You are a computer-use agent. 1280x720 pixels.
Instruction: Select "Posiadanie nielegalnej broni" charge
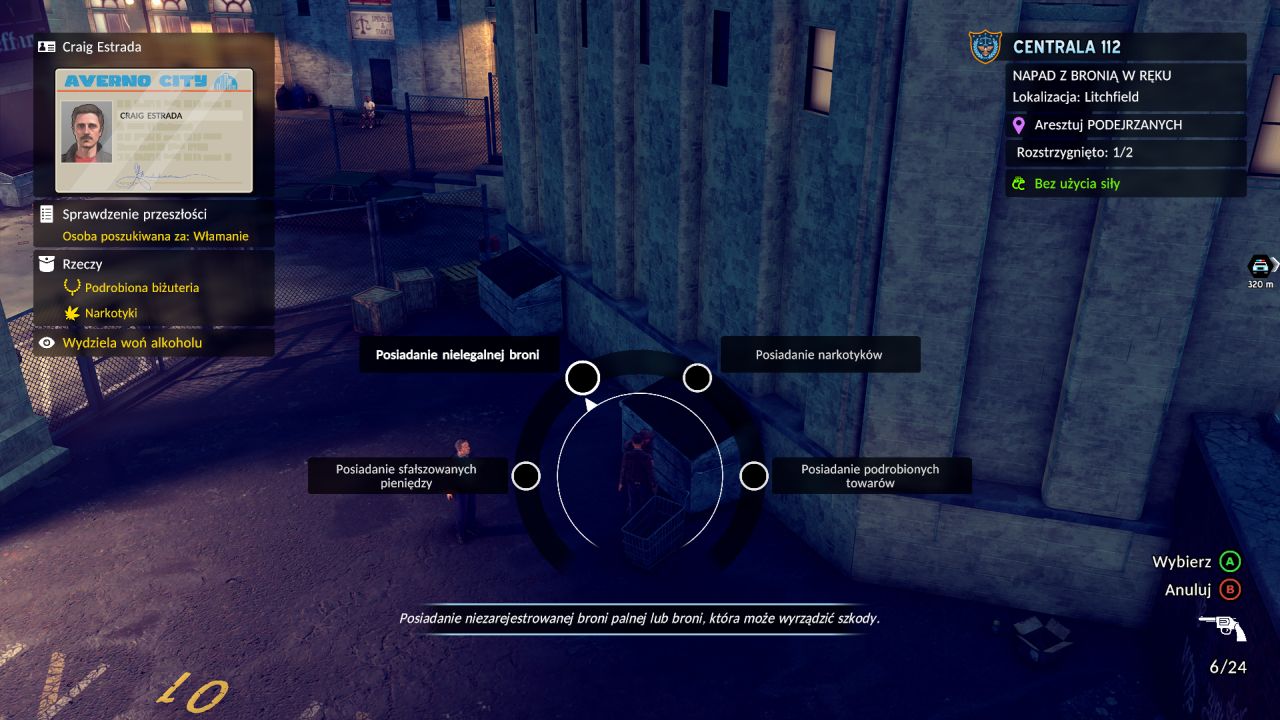(x=582, y=378)
